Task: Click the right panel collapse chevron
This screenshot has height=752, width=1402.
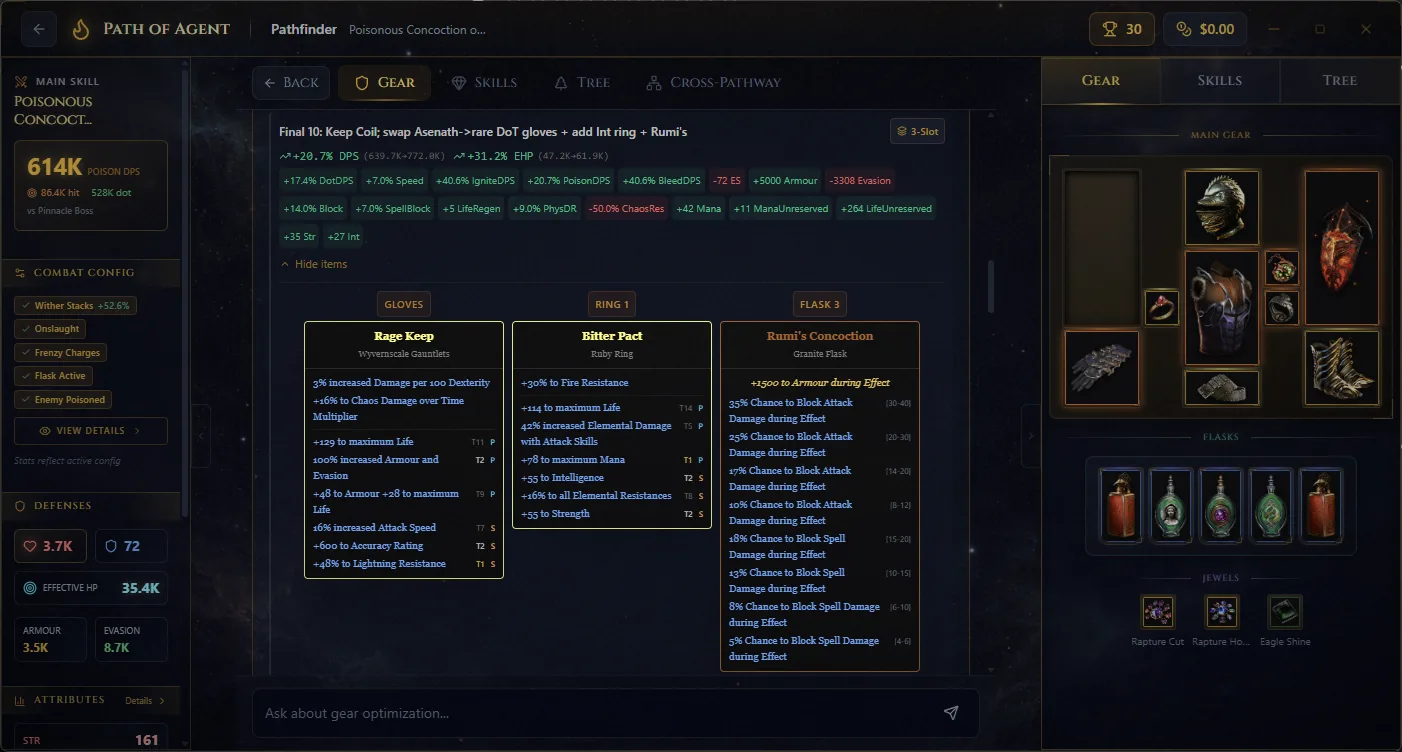Action: click(x=1032, y=437)
